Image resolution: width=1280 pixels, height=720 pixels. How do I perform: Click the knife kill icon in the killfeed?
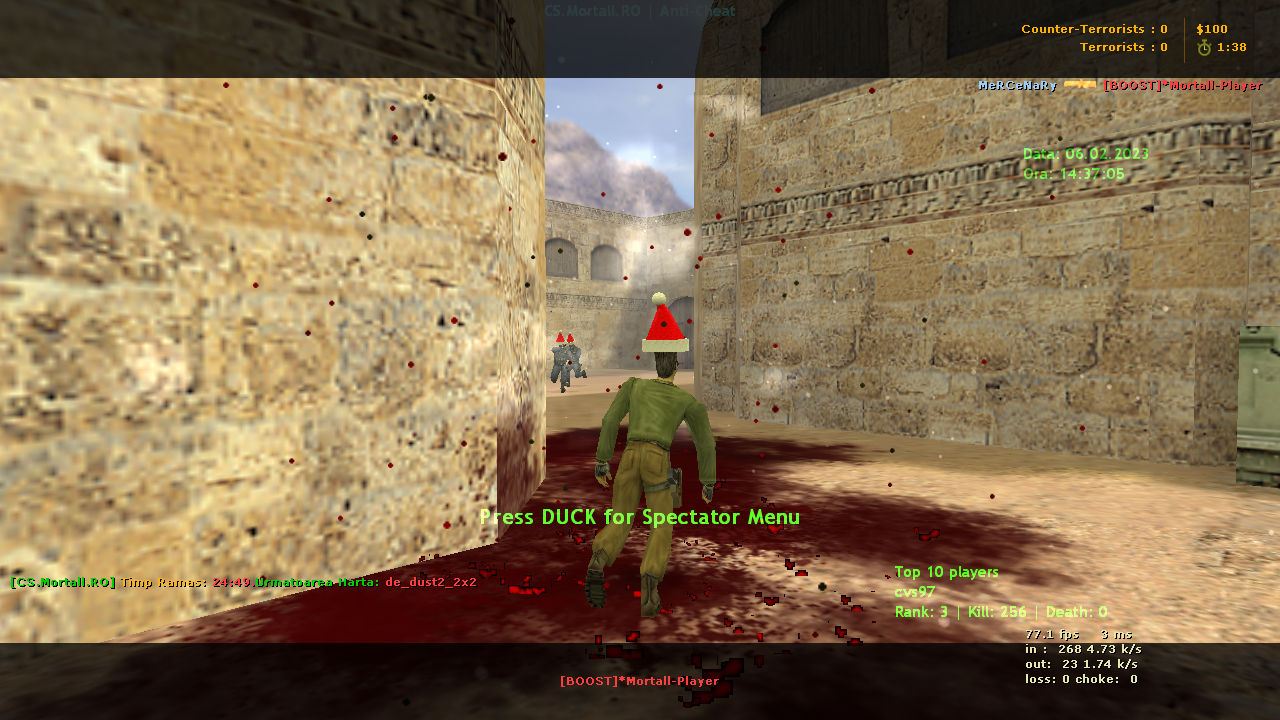pyautogui.click(x=1082, y=86)
